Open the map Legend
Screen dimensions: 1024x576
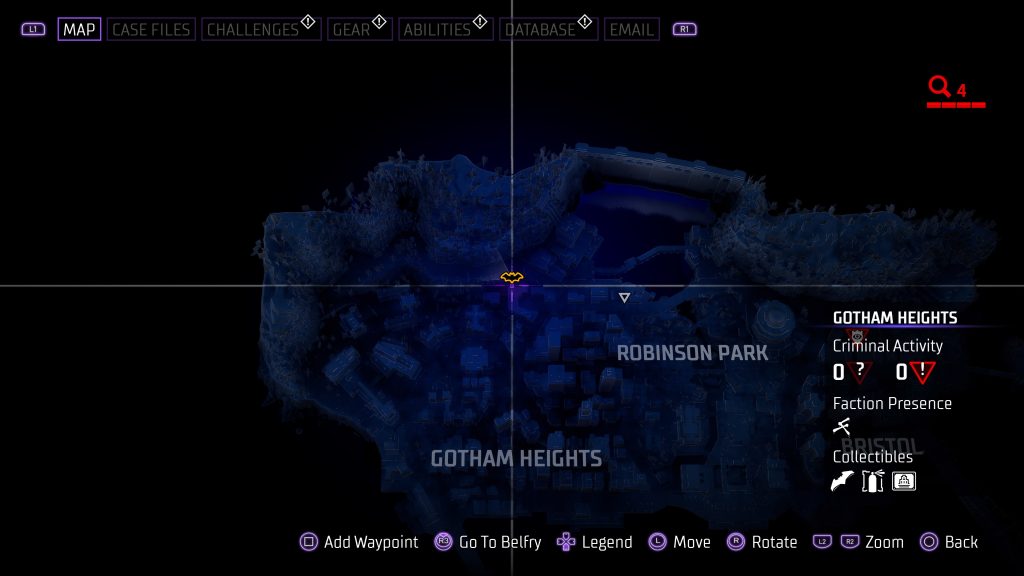(595, 542)
